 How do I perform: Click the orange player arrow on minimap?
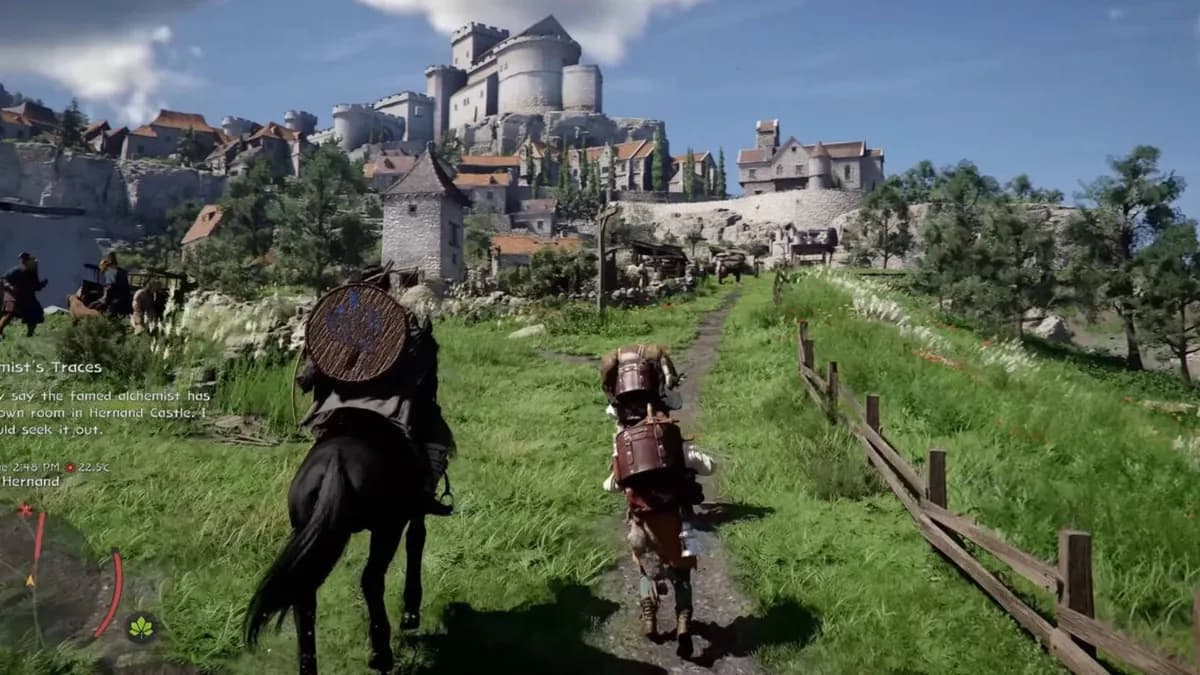(30, 580)
